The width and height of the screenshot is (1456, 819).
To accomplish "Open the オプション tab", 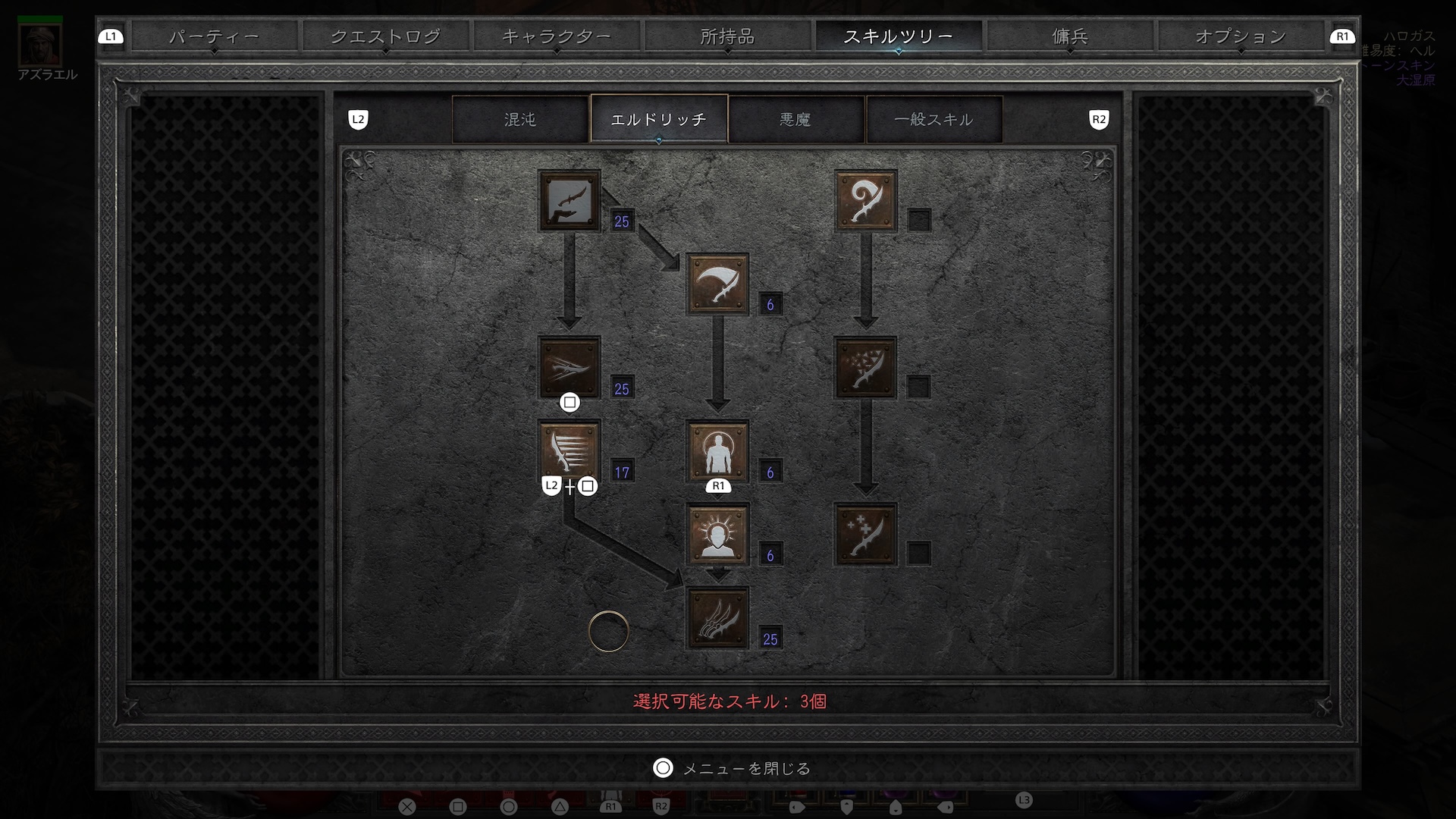I will tap(1240, 36).
